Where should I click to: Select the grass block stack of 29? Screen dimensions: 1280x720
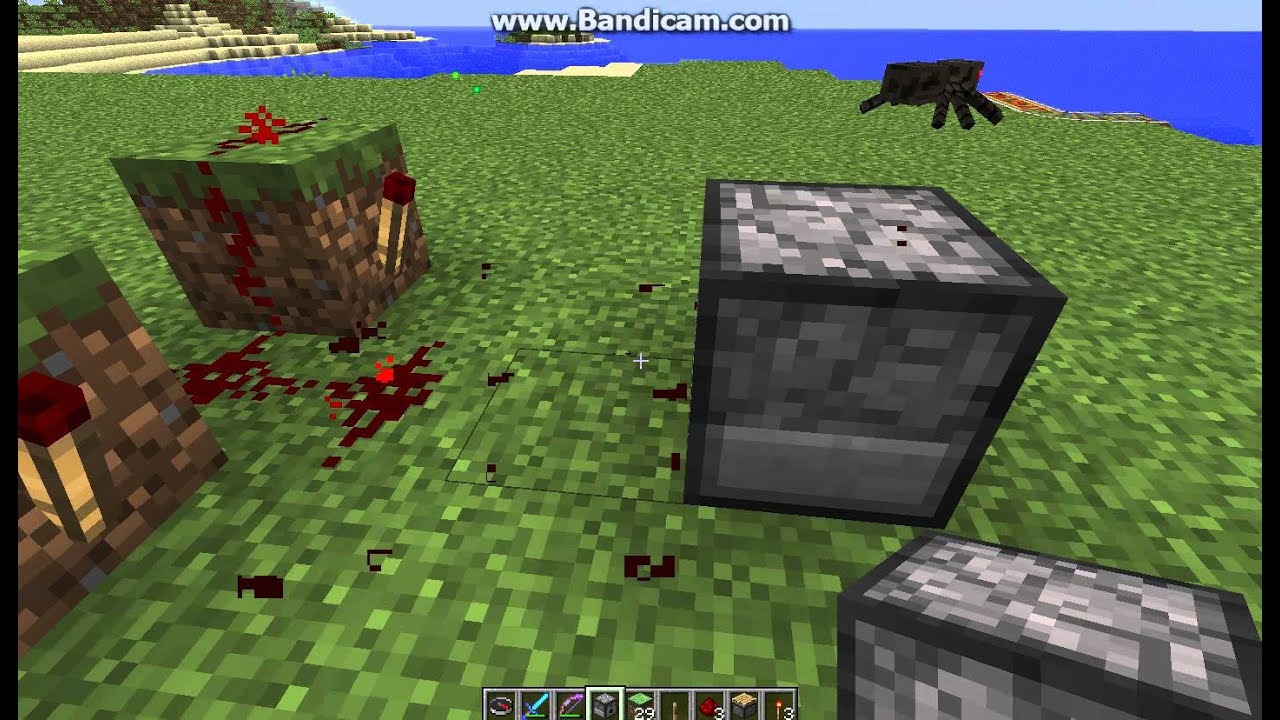[640, 705]
